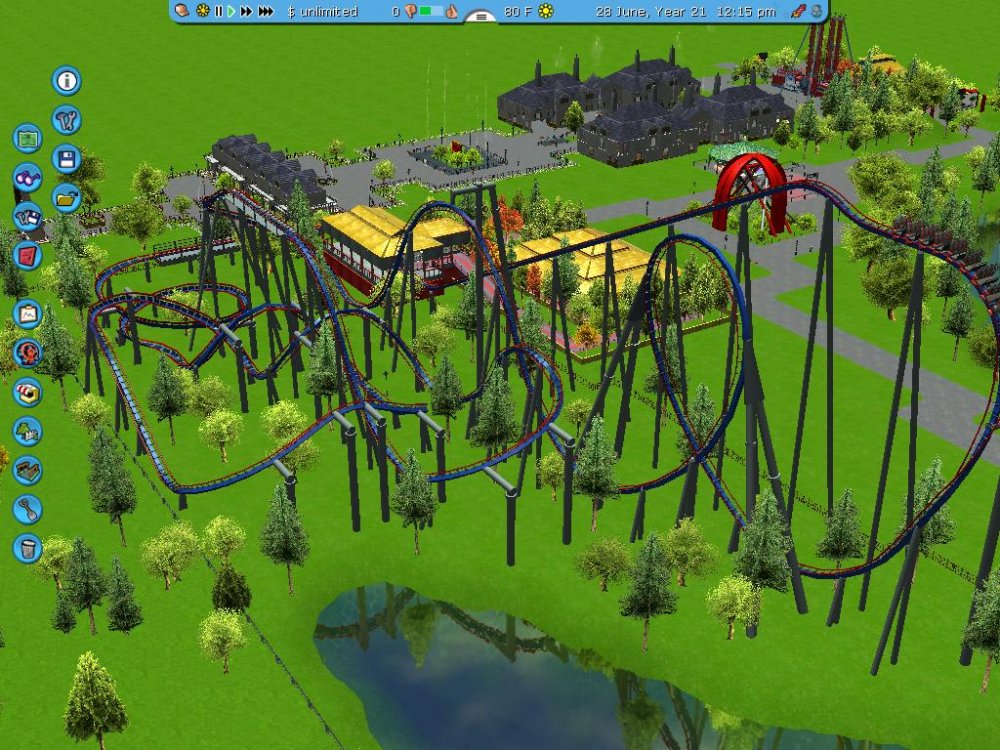
Task: Open the yellow folder load button
Action: click(x=67, y=197)
